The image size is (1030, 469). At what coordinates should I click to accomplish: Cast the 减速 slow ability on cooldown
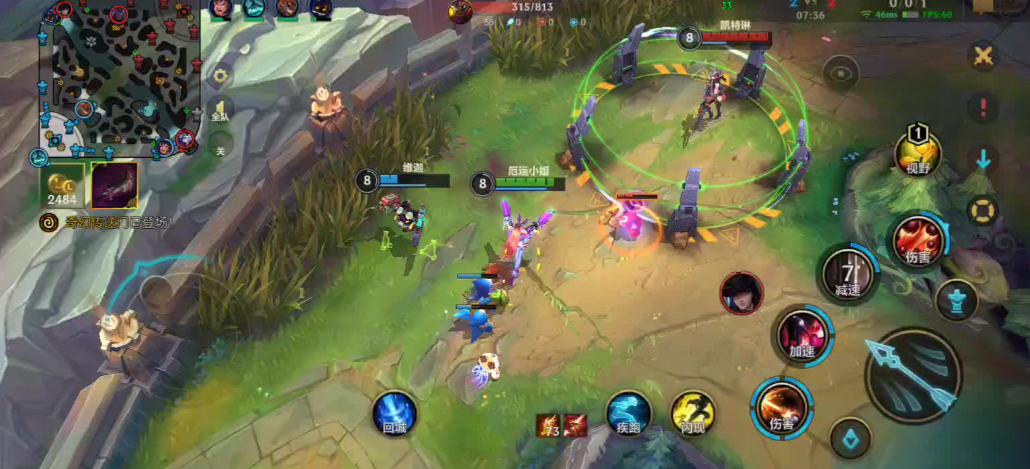click(x=848, y=275)
